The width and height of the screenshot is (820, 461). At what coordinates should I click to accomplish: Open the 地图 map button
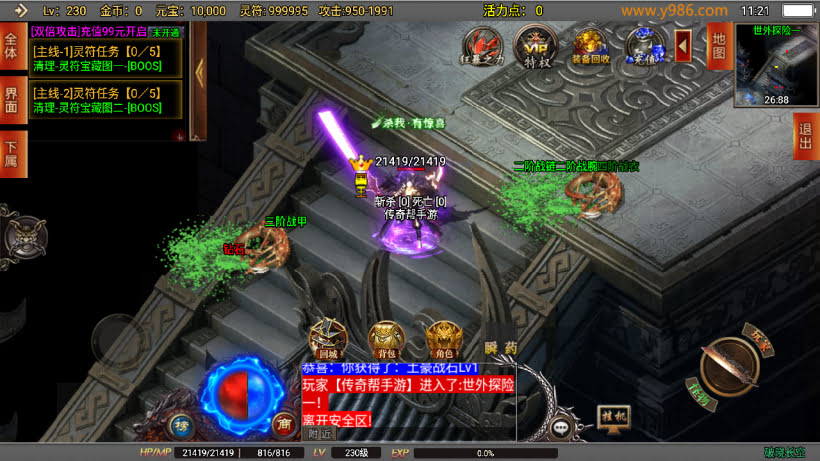pos(717,45)
